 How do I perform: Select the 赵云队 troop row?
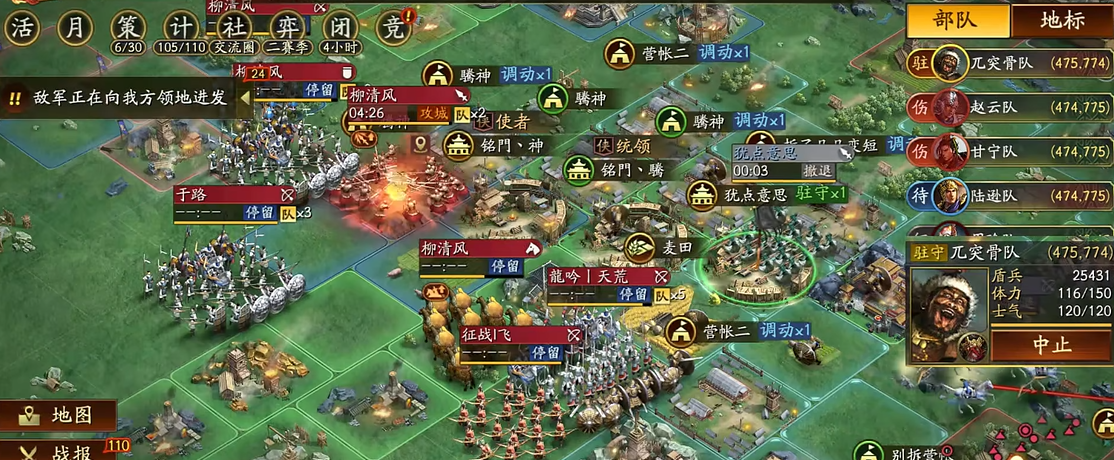point(1009,108)
